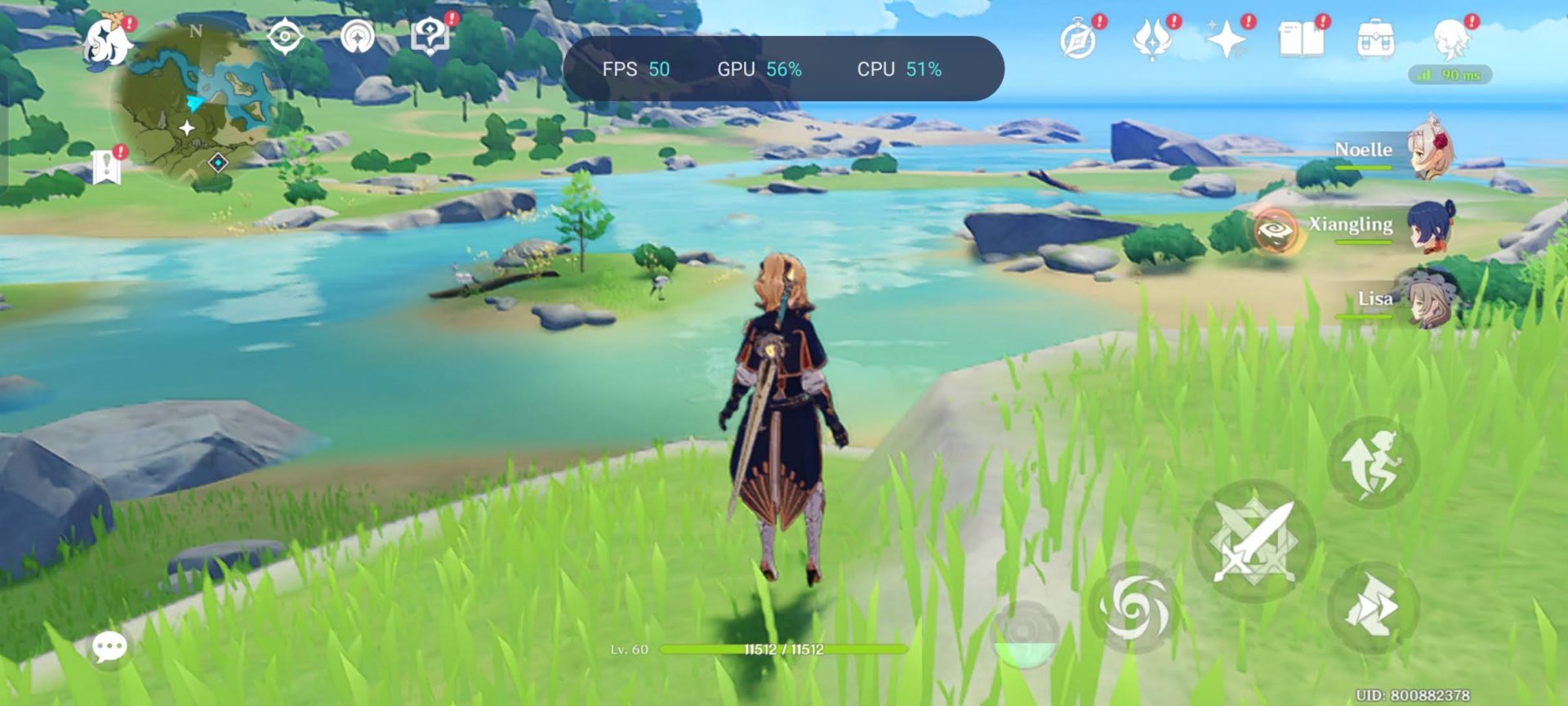1568x706 pixels.
Task: Open the Events icon beside the compass
Action: [x=1151, y=39]
